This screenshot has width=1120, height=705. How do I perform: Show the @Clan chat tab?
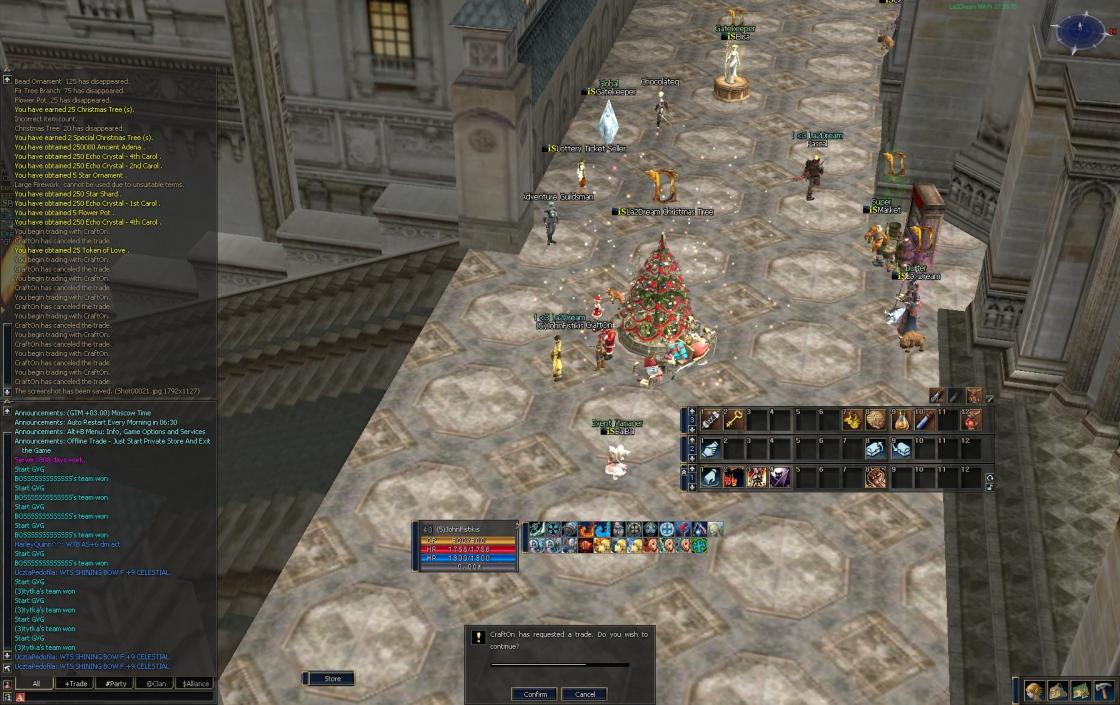(x=155, y=684)
